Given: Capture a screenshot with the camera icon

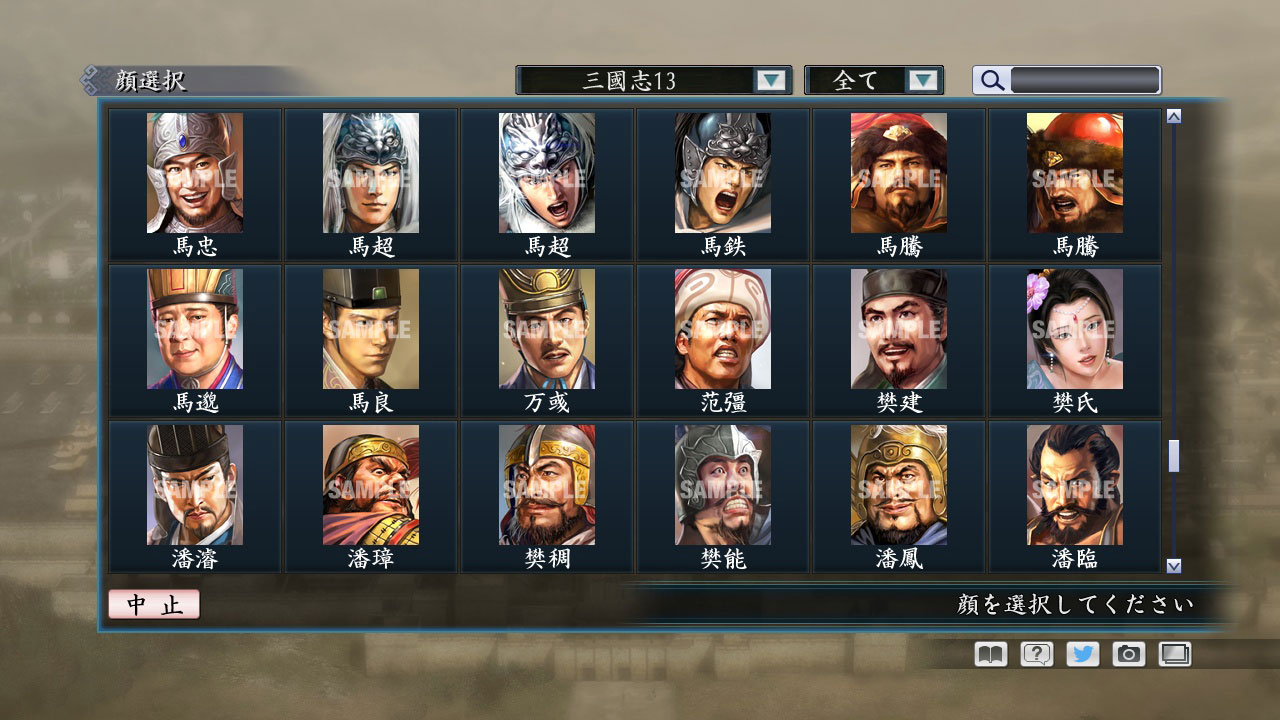Looking at the screenshot, I should 1127,654.
